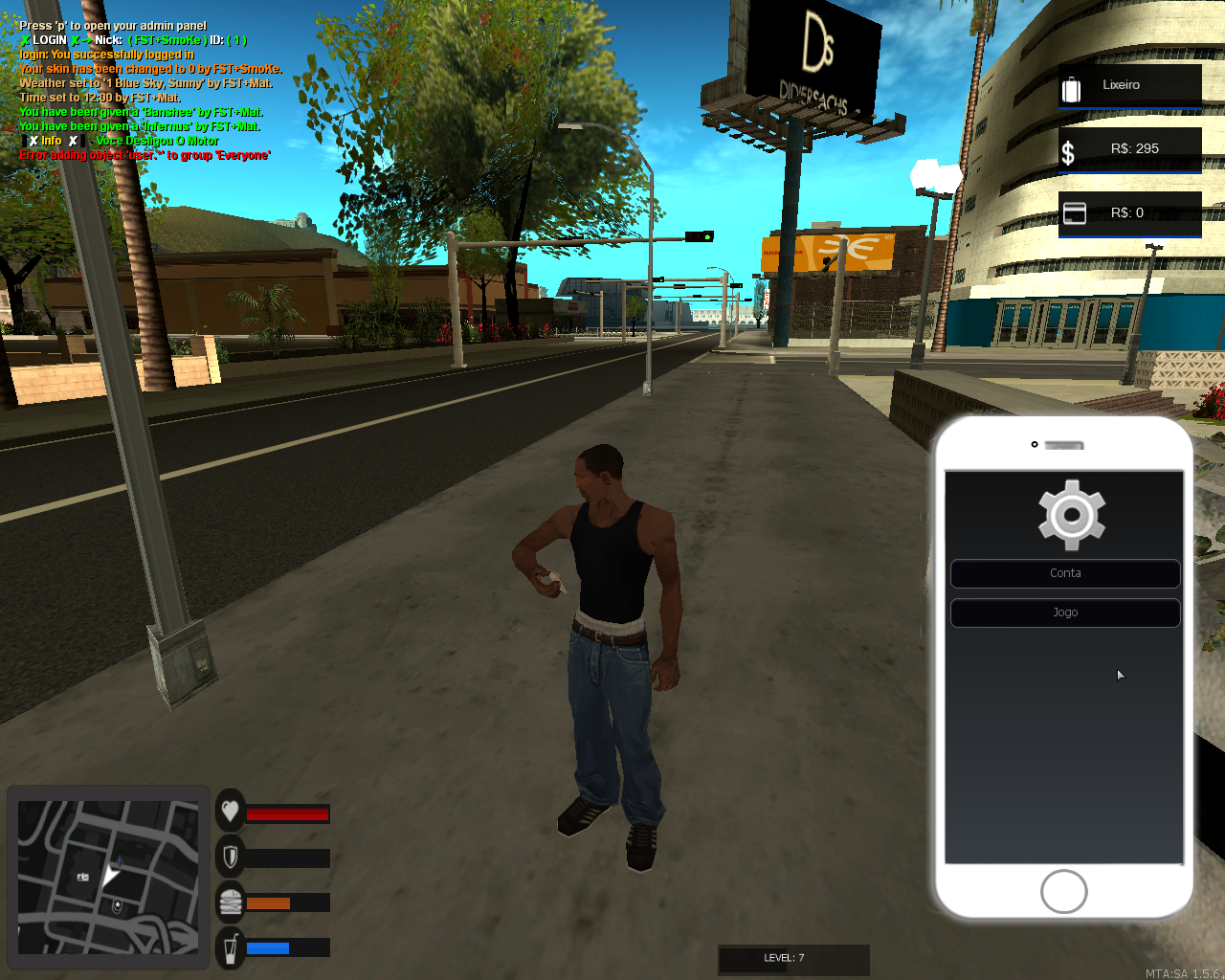
Task: Select the shield armor icon
Action: pos(229,857)
